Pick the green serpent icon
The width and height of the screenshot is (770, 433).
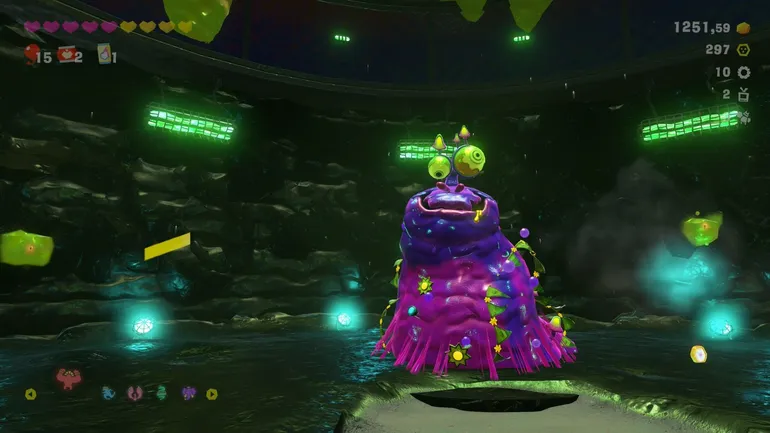(160, 393)
